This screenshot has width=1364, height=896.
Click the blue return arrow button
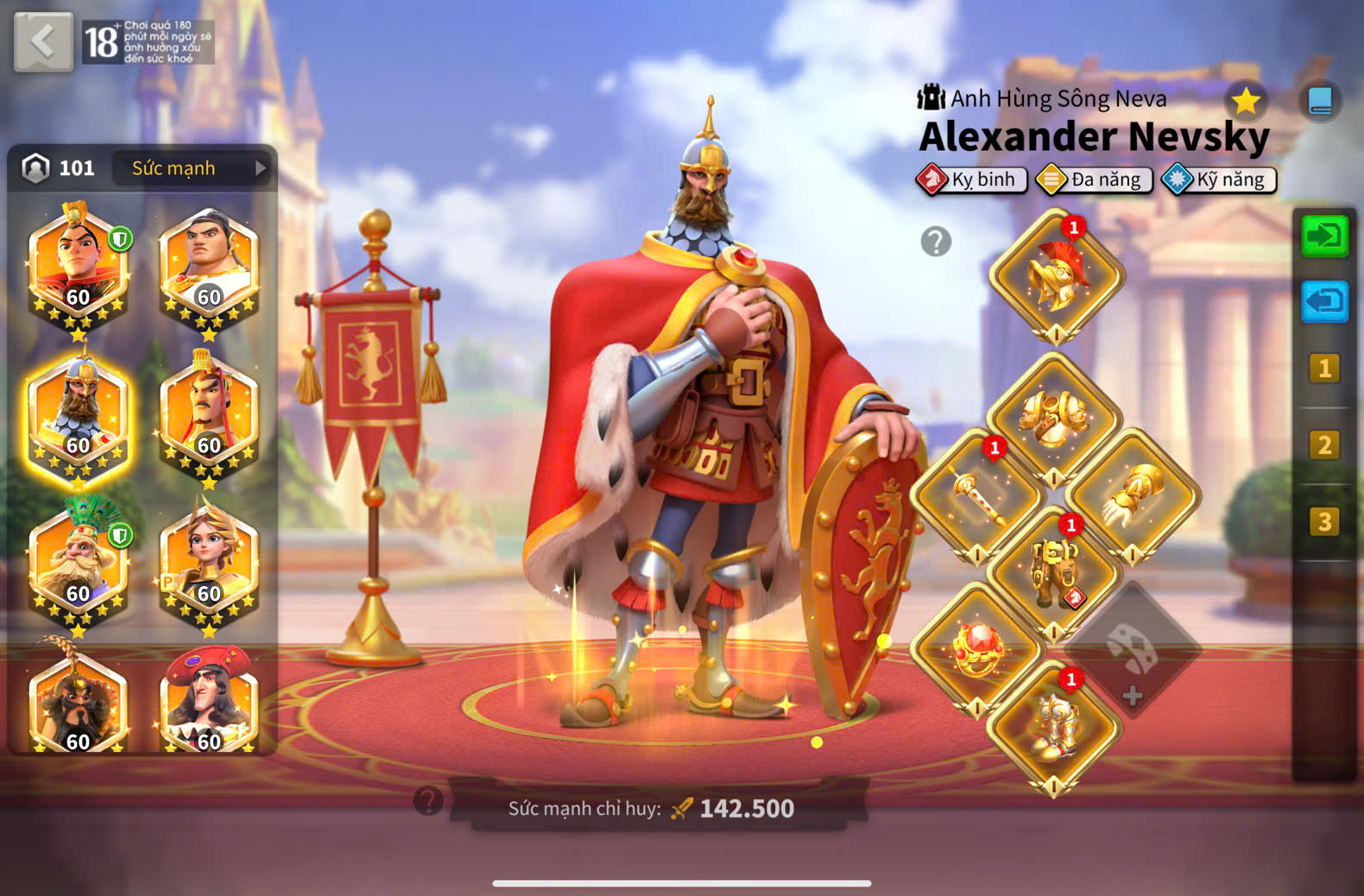[x=1323, y=302]
